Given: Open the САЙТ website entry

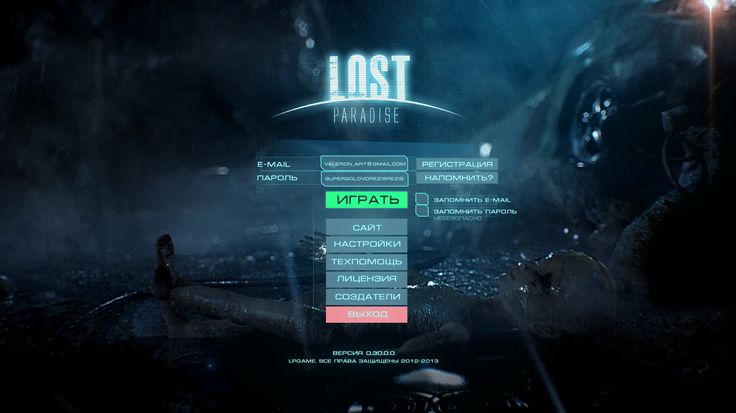Looking at the screenshot, I should [x=367, y=229].
